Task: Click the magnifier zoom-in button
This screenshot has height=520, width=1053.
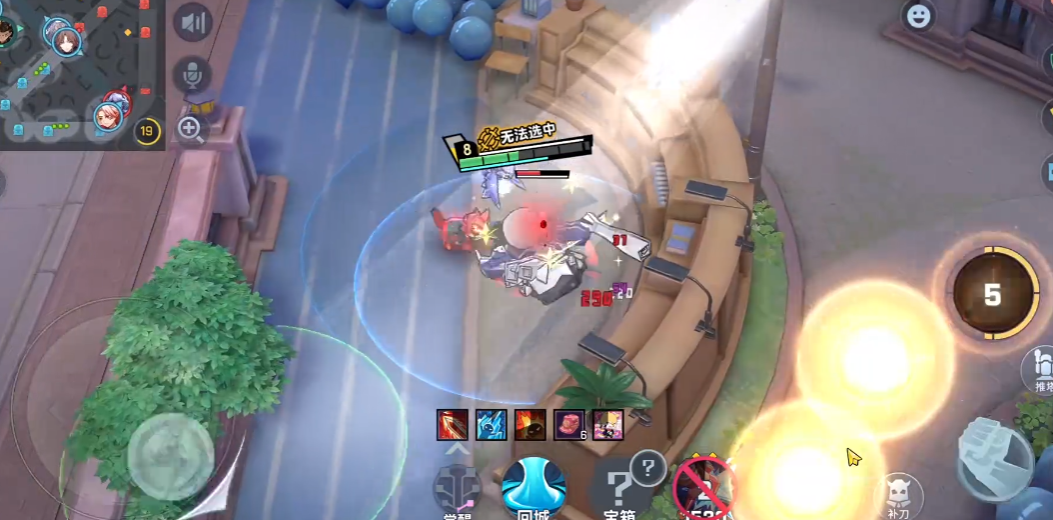Action: (x=191, y=127)
